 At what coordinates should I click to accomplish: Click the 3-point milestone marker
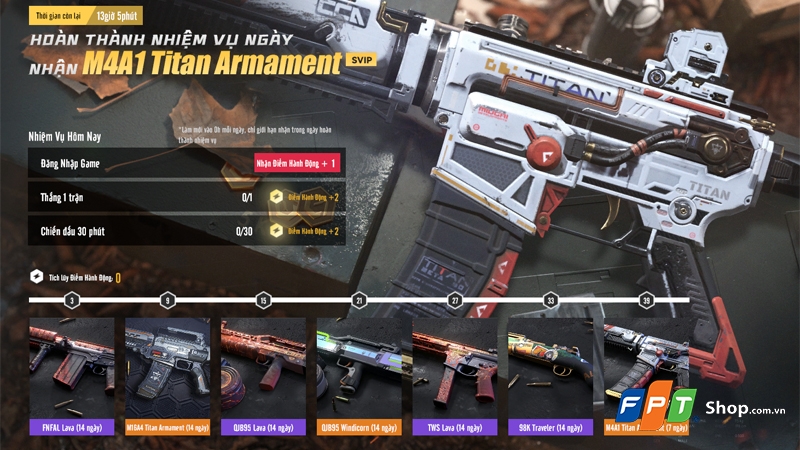pyautogui.click(x=71, y=300)
